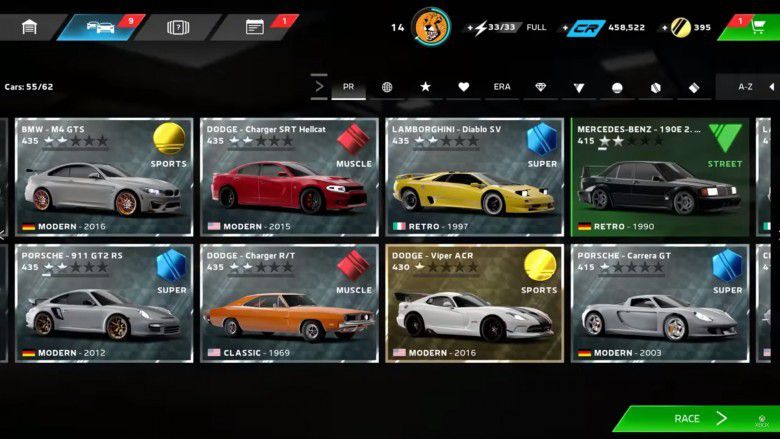Sort cars by diamond rarity icon
This screenshot has width=780, height=439.
pyautogui.click(x=540, y=87)
